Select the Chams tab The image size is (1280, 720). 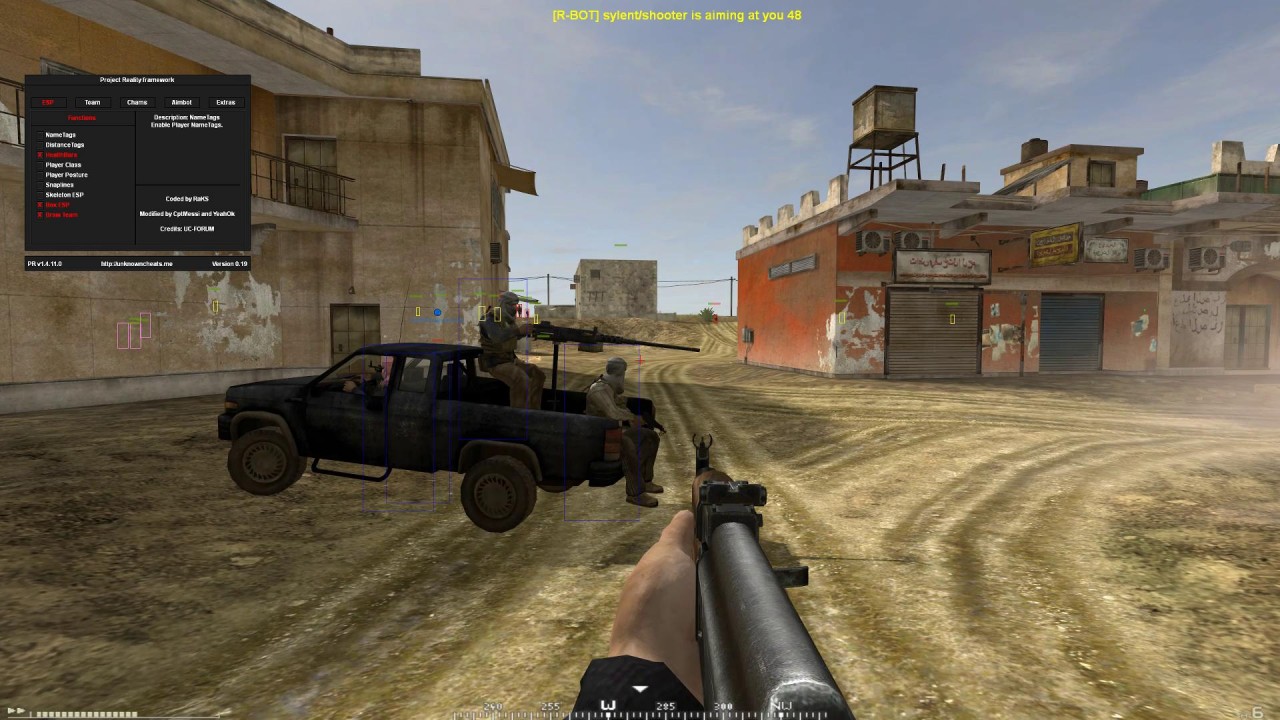pyautogui.click(x=137, y=102)
